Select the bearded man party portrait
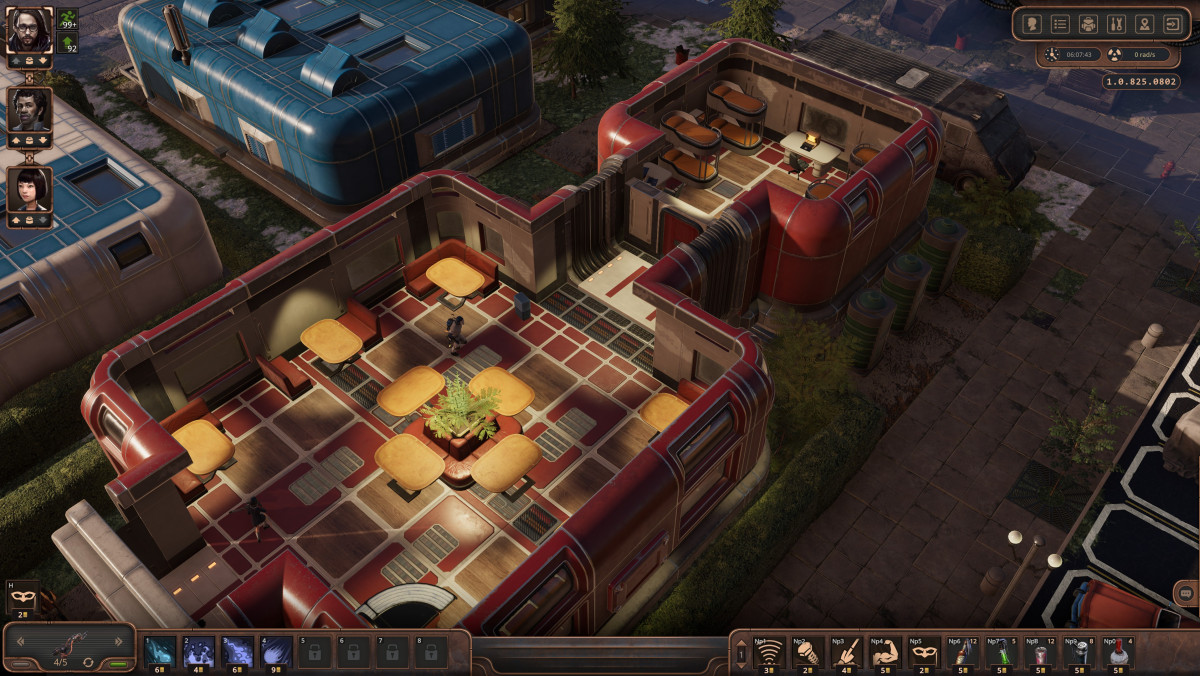 click(x=29, y=30)
